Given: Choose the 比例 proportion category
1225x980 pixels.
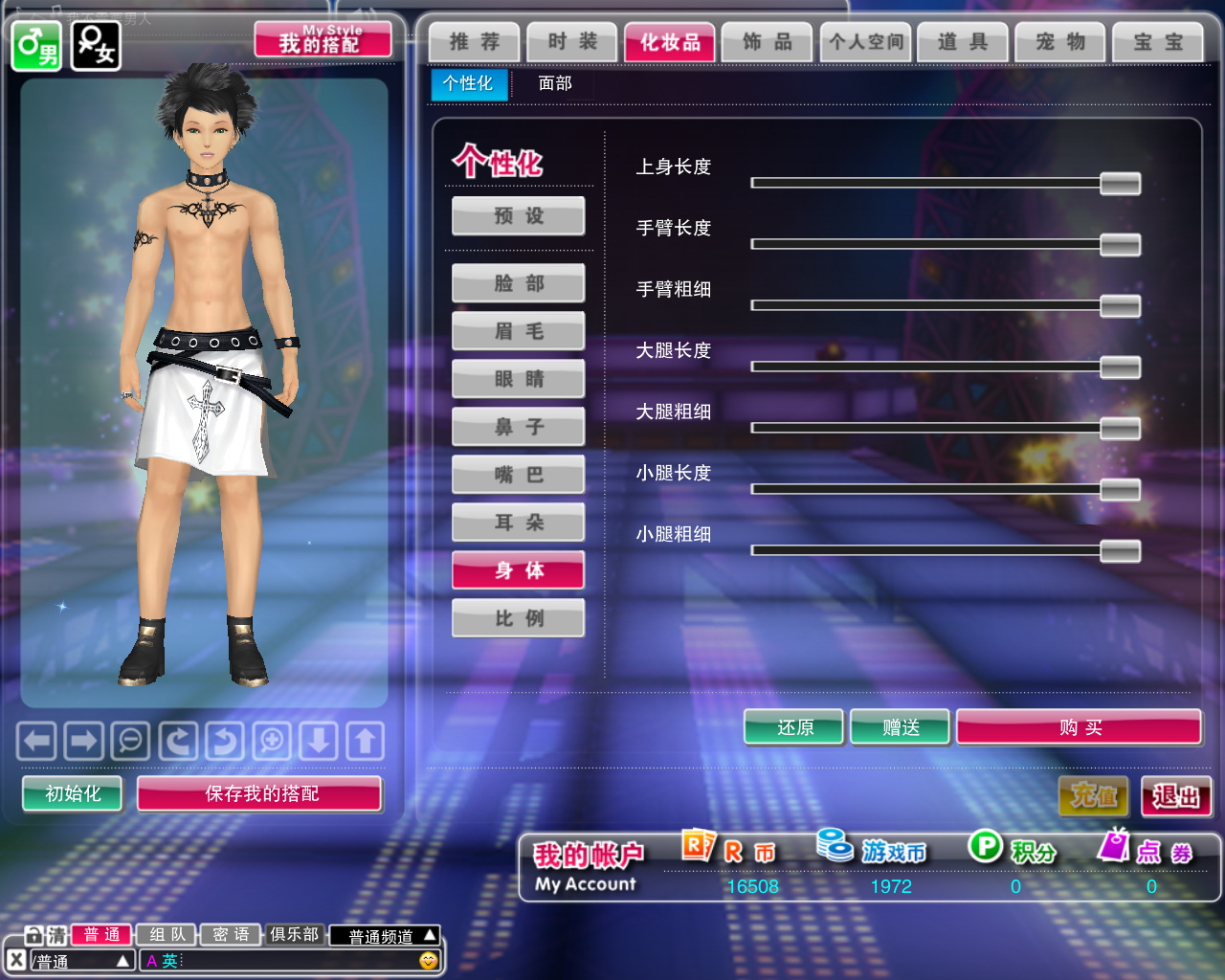Looking at the screenshot, I should pyautogui.click(x=519, y=618).
